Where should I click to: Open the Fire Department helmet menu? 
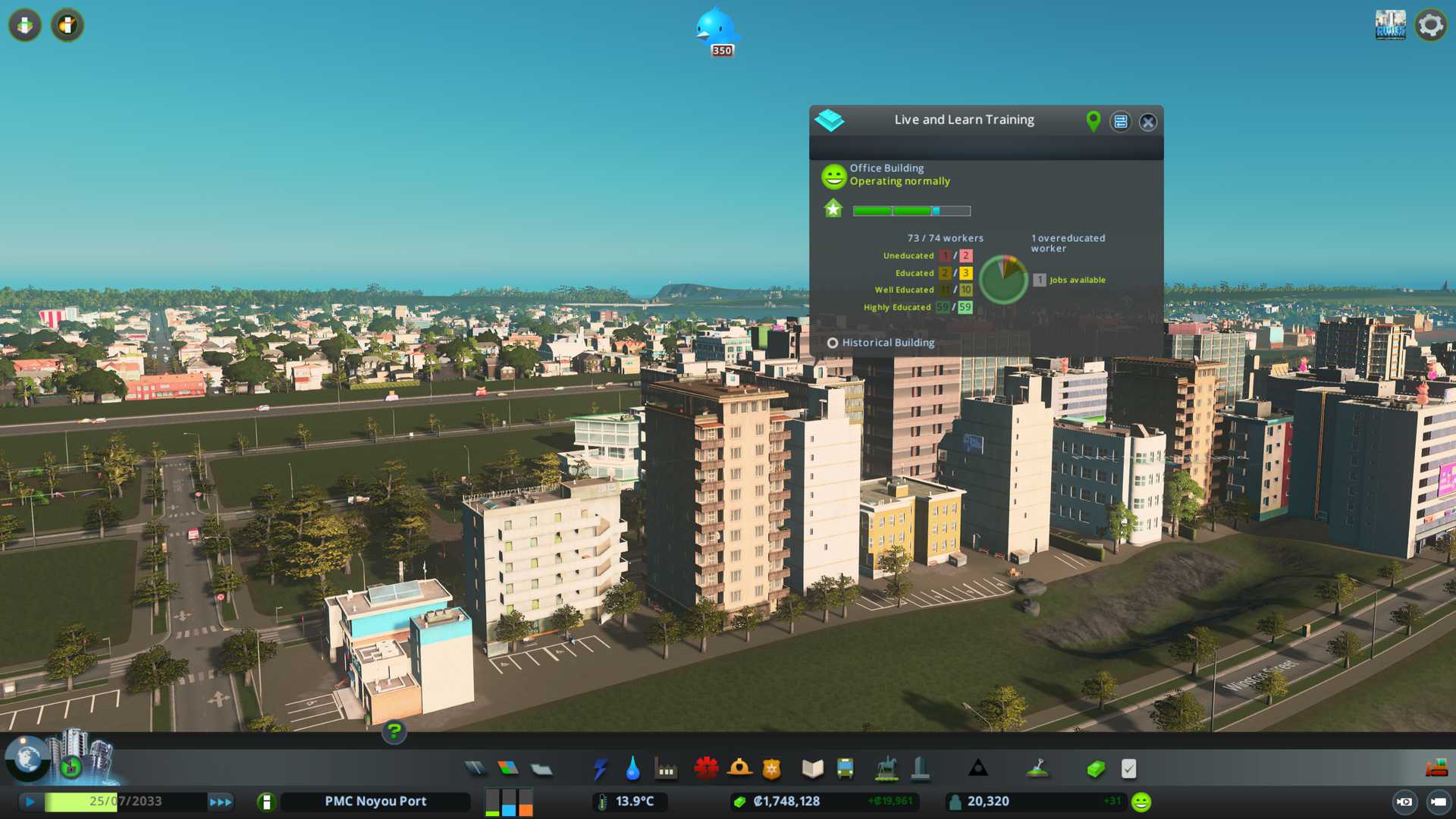pos(739,769)
